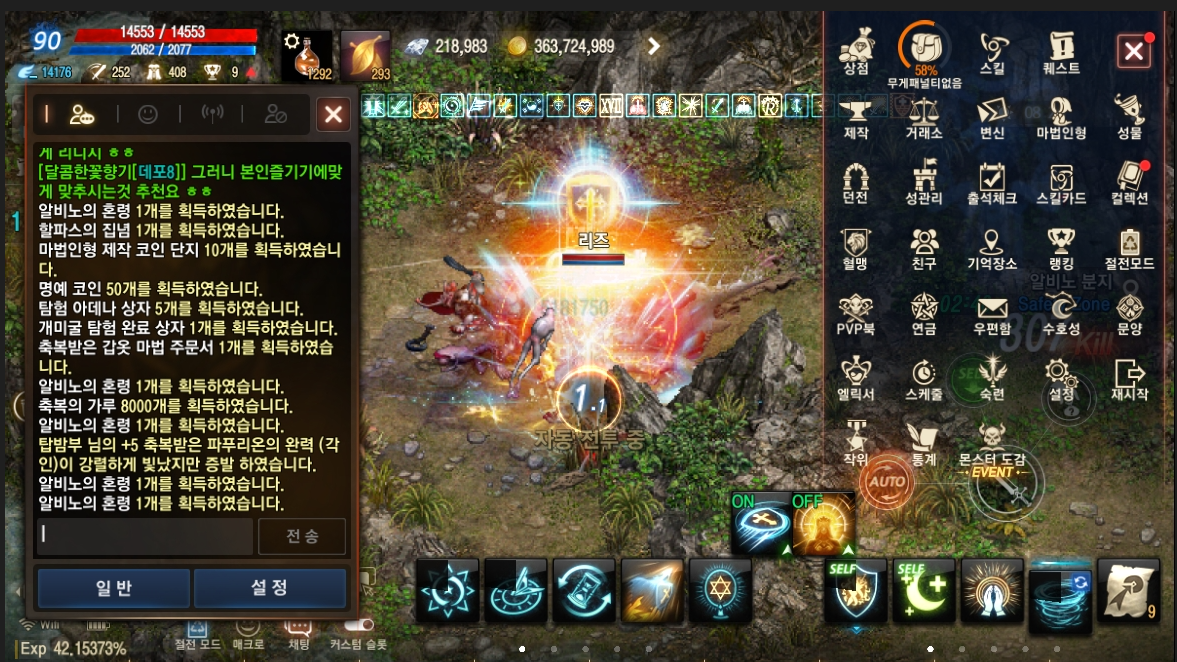Open the 설정 settings menu
1177x662 pixels.
coord(1061,377)
